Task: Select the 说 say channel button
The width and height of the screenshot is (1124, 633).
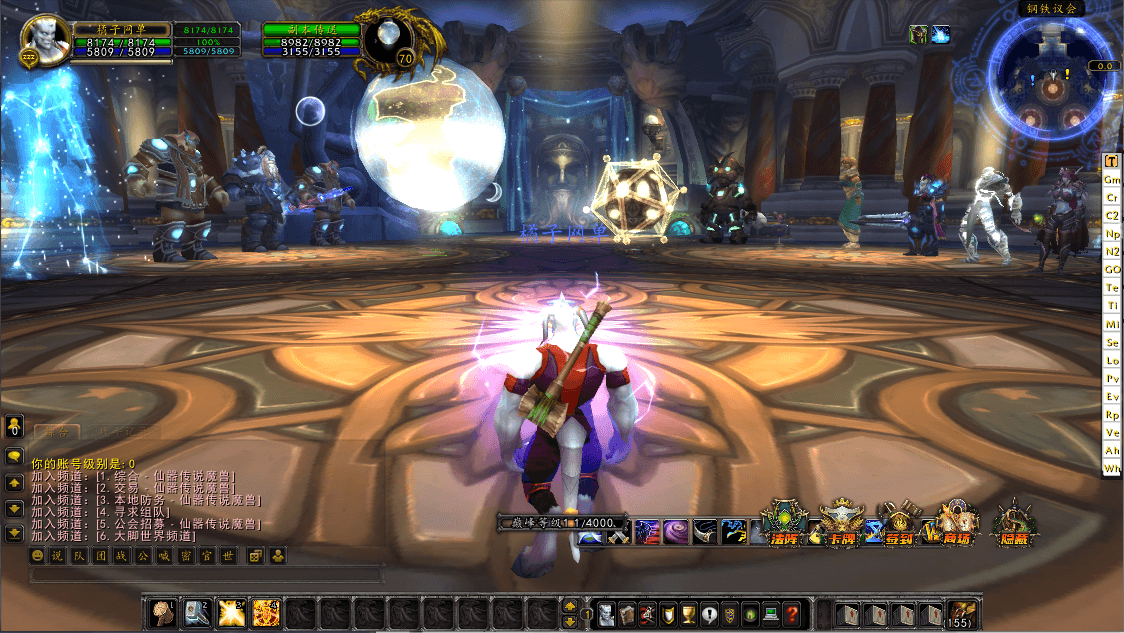Action: tap(56, 555)
